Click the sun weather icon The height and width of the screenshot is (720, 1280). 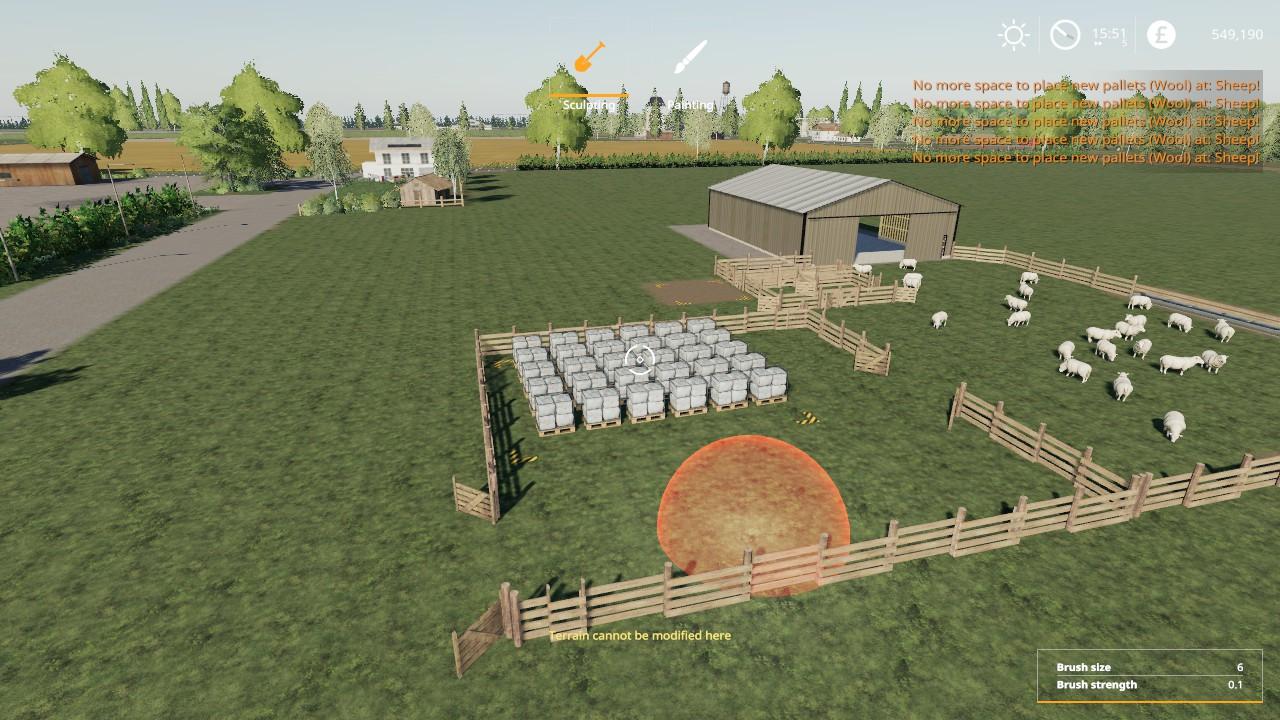coord(1014,33)
